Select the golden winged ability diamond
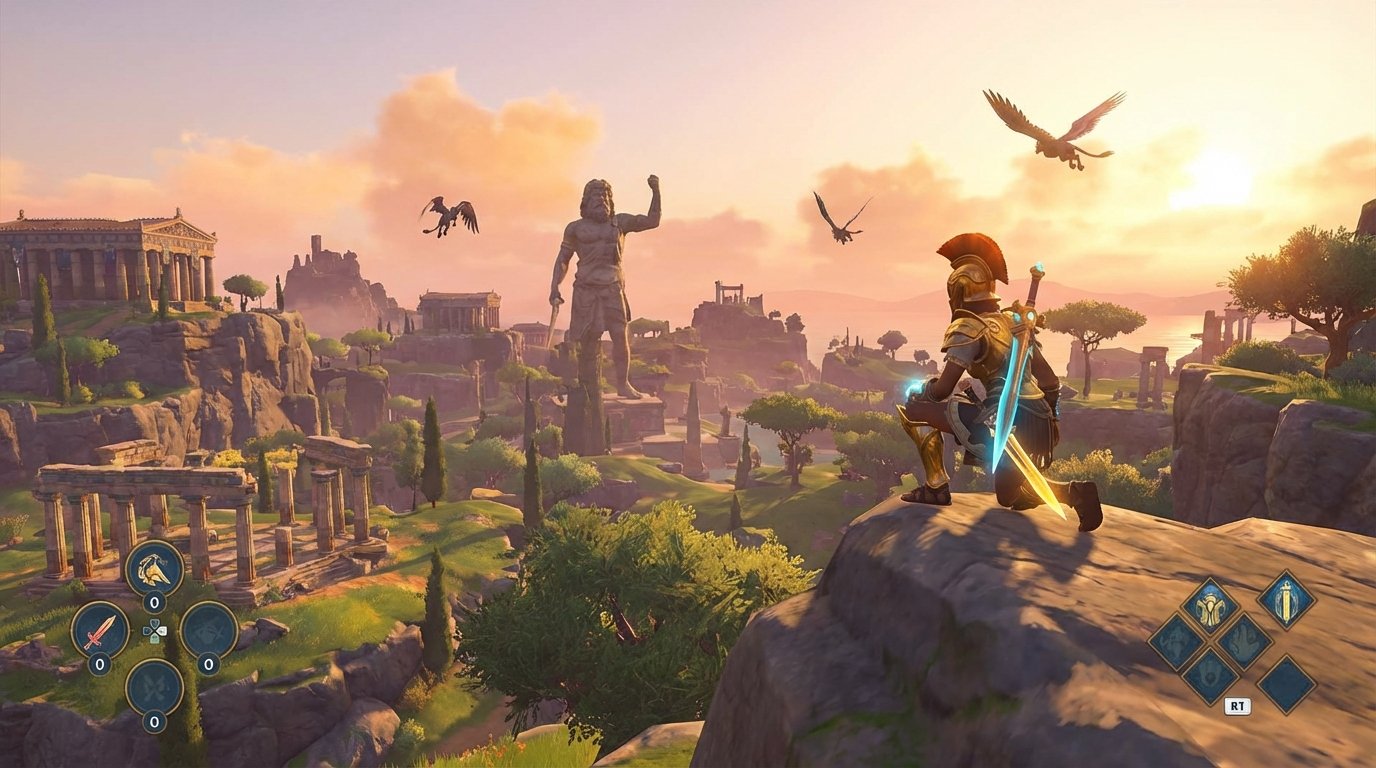The width and height of the screenshot is (1376, 768). tap(1209, 605)
